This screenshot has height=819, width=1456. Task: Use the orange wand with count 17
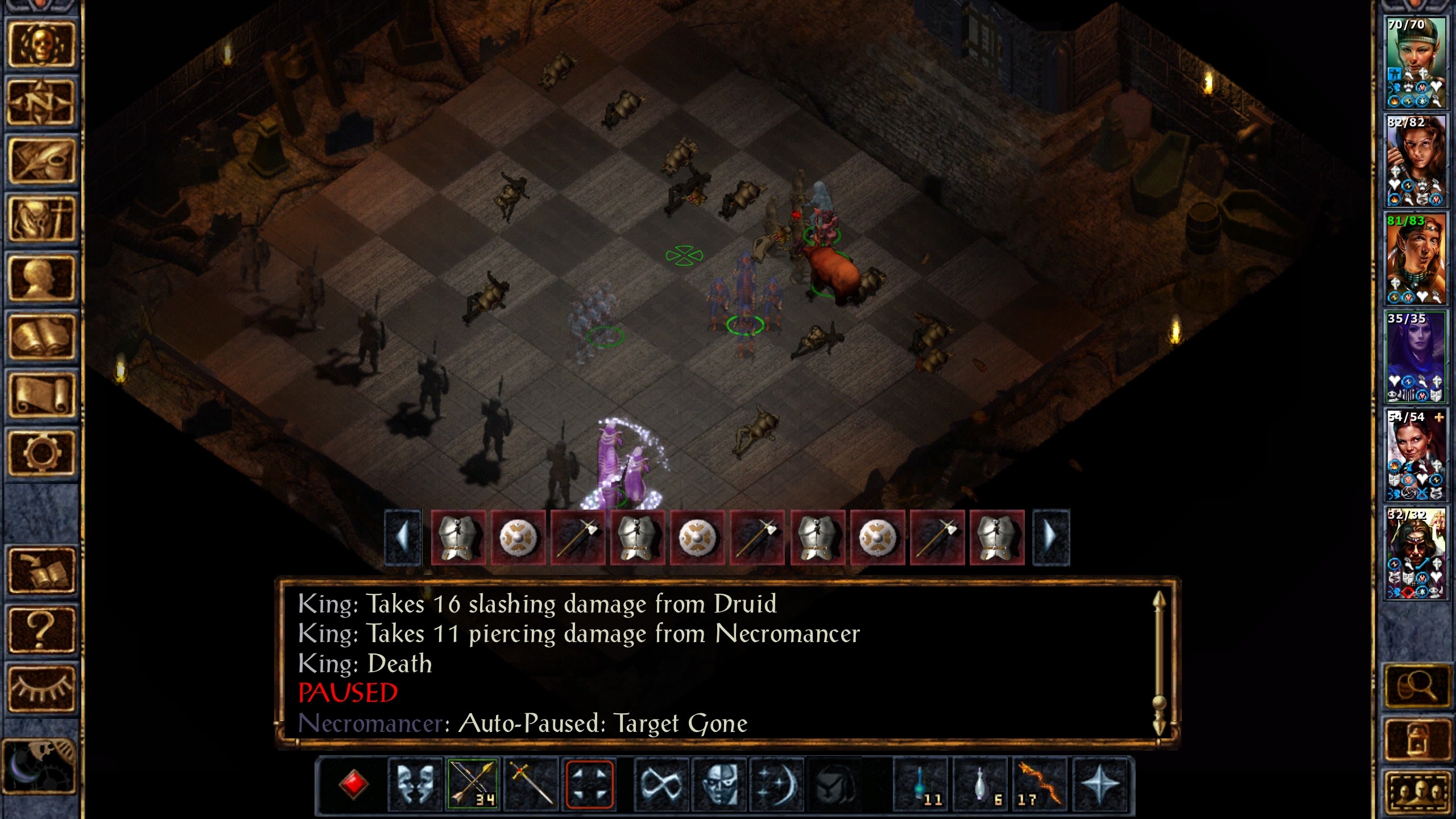pos(1040,785)
